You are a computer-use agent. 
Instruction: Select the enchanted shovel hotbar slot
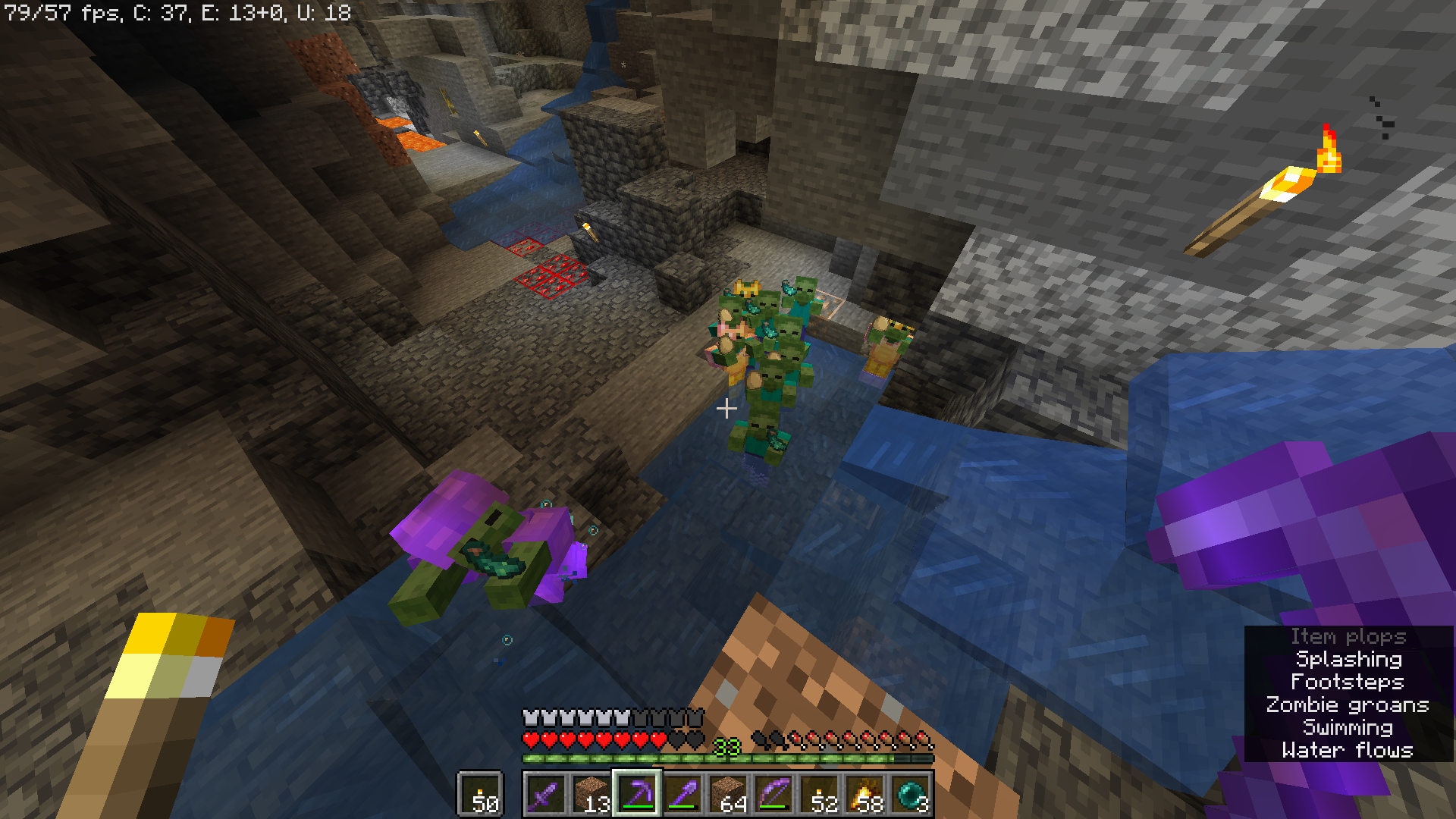pos(682,795)
